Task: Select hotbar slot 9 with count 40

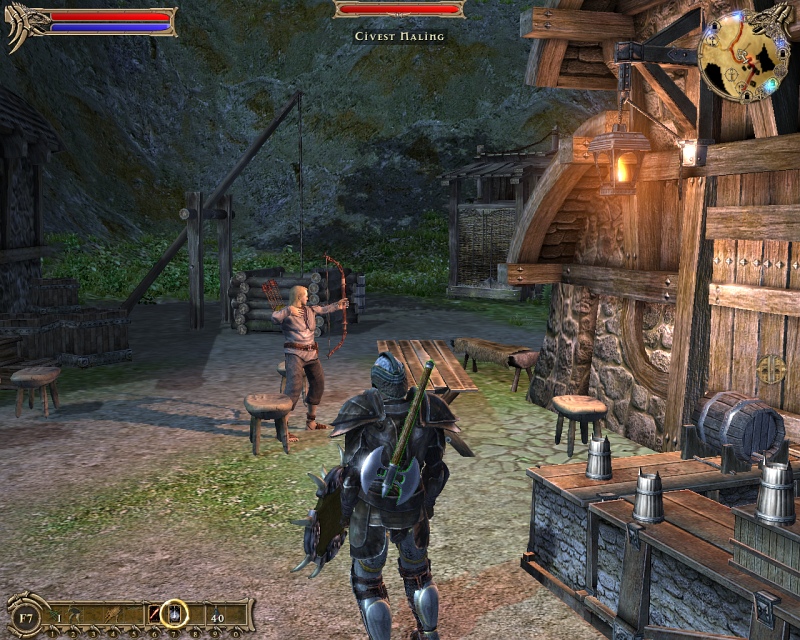Action: click(217, 614)
